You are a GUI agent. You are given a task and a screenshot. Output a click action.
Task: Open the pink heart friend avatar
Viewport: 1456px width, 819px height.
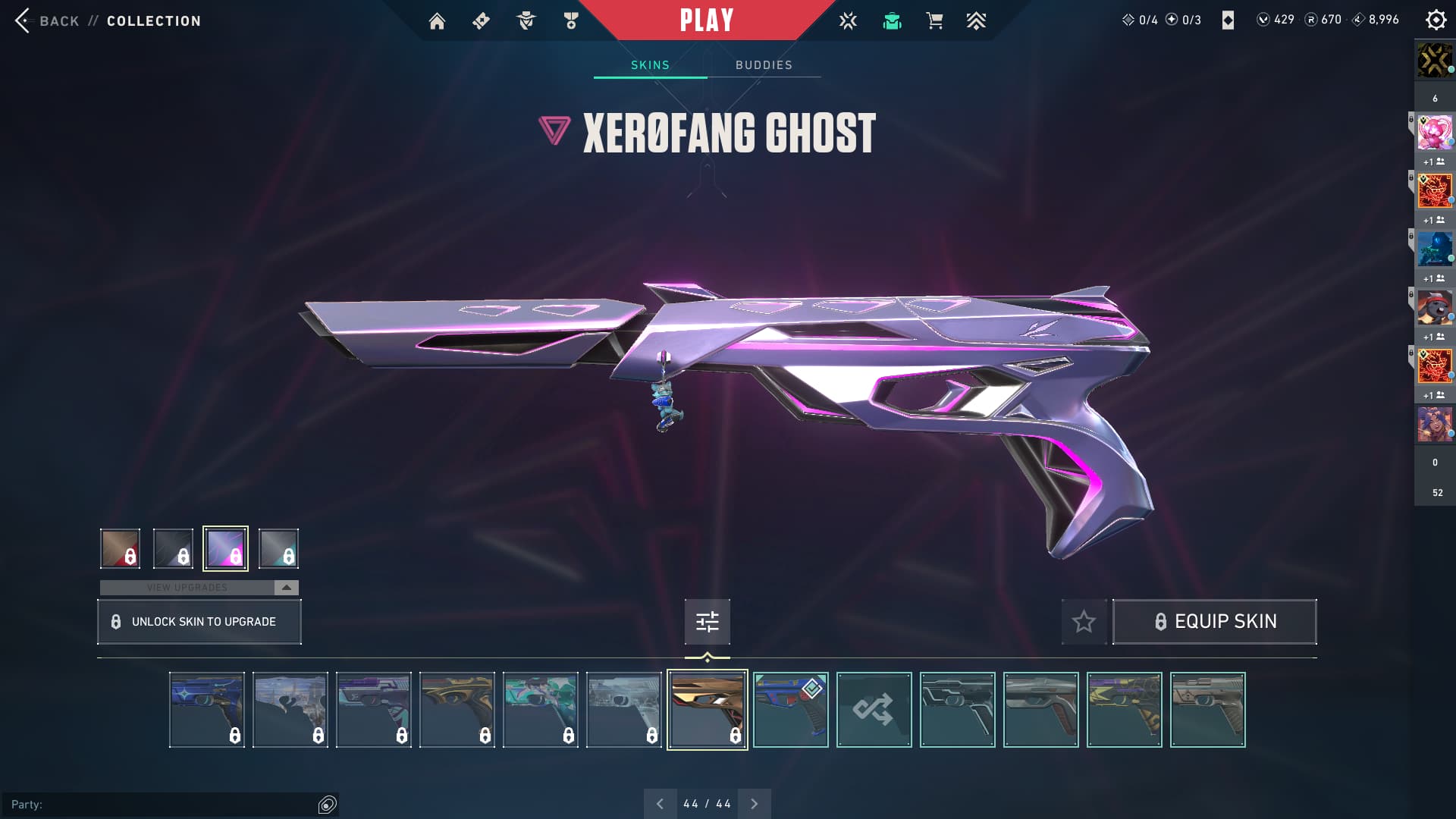pos(1434,133)
